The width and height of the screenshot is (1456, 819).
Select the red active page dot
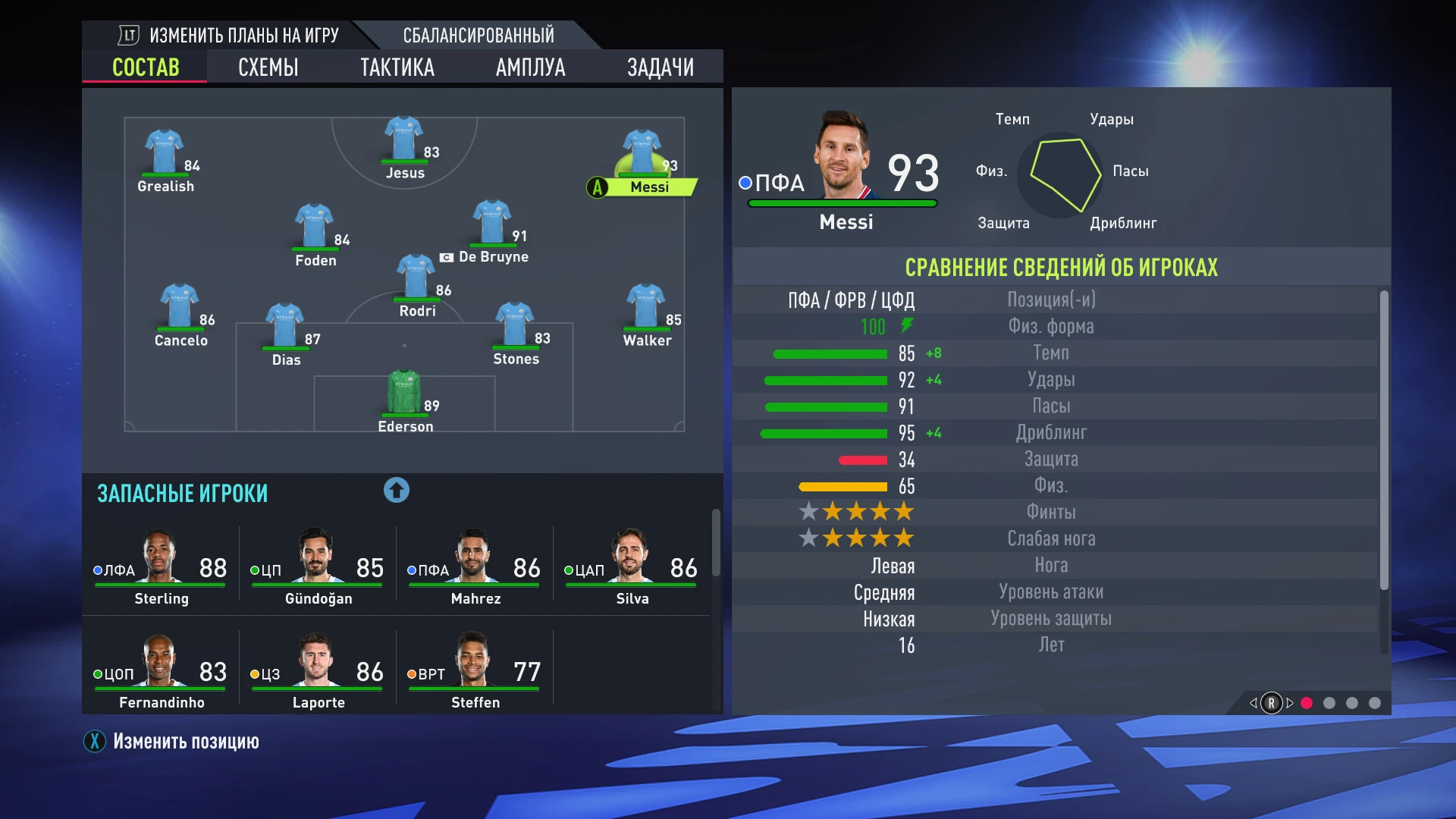pyautogui.click(x=1307, y=704)
